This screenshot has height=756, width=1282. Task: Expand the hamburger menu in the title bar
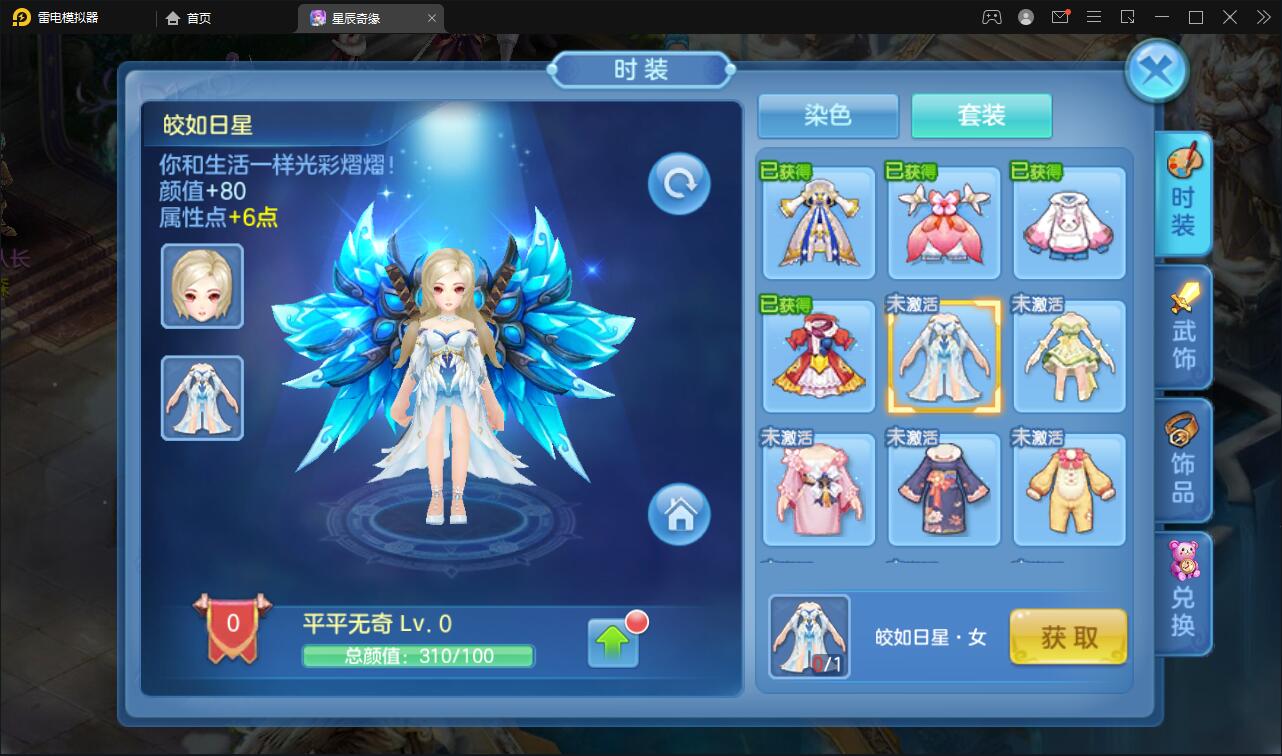[x=1094, y=16]
